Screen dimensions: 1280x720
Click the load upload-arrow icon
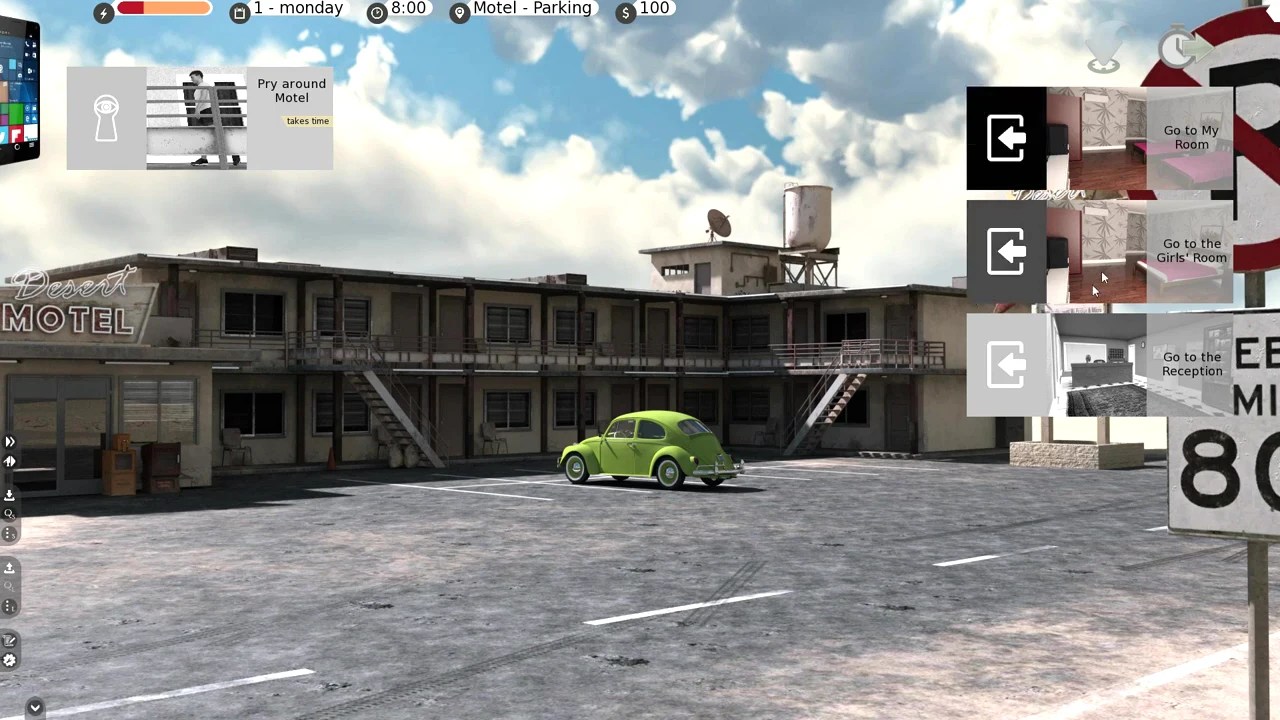(9, 568)
